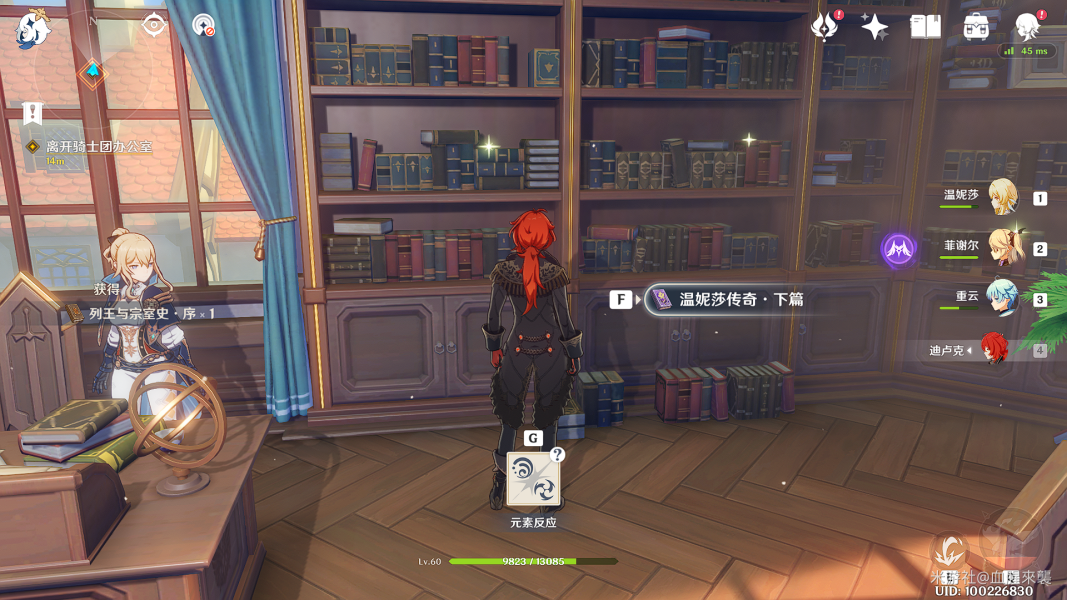The height and width of the screenshot is (600, 1067).
Task: Open the Wish four-pointed star menu
Action: [875, 27]
